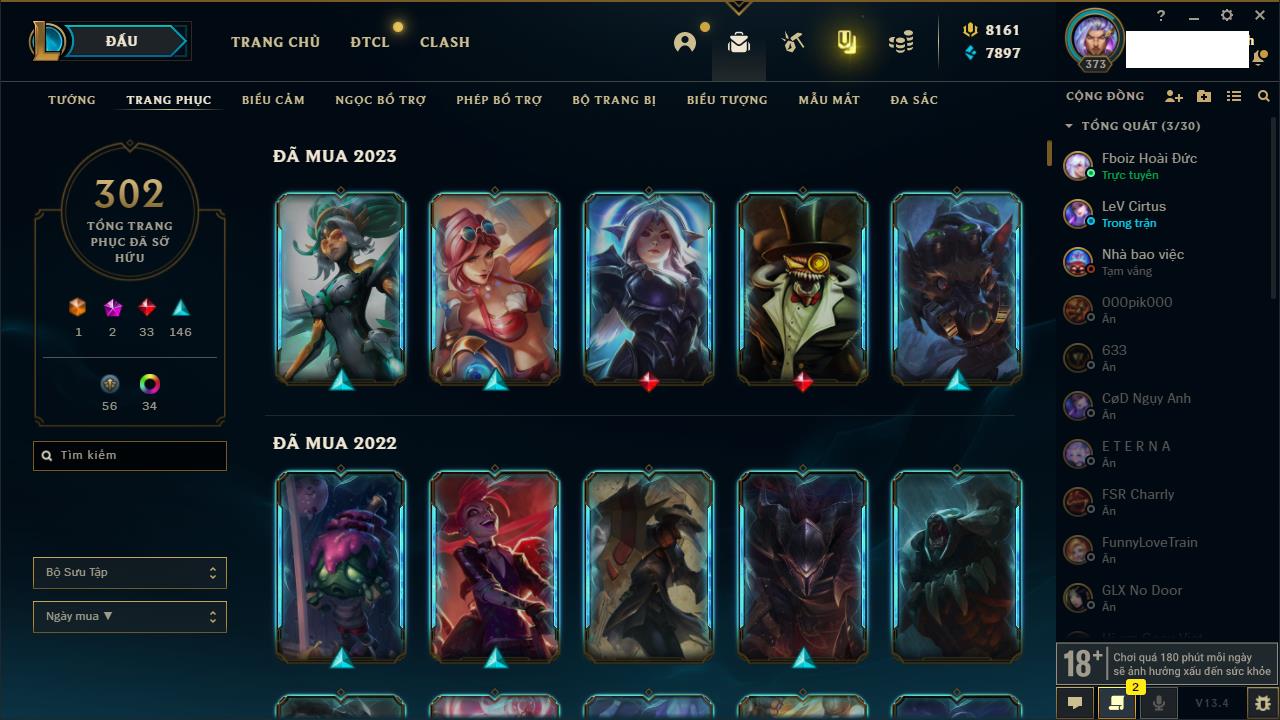Viewport: 1280px width, 720px height.
Task: Go to the ĐTCL section
Action: (x=369, y=42)
